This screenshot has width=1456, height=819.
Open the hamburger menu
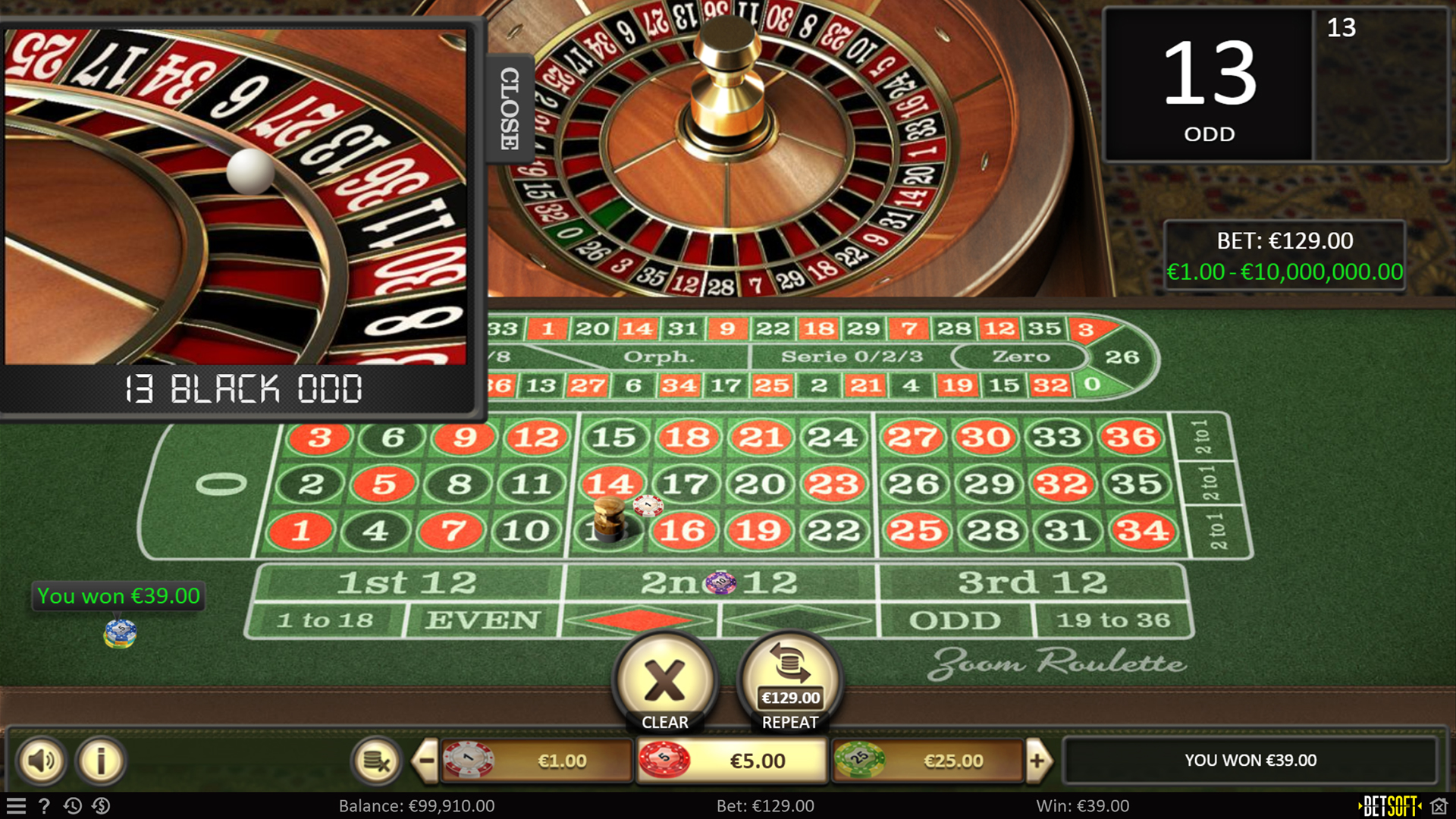pos(17,806)
